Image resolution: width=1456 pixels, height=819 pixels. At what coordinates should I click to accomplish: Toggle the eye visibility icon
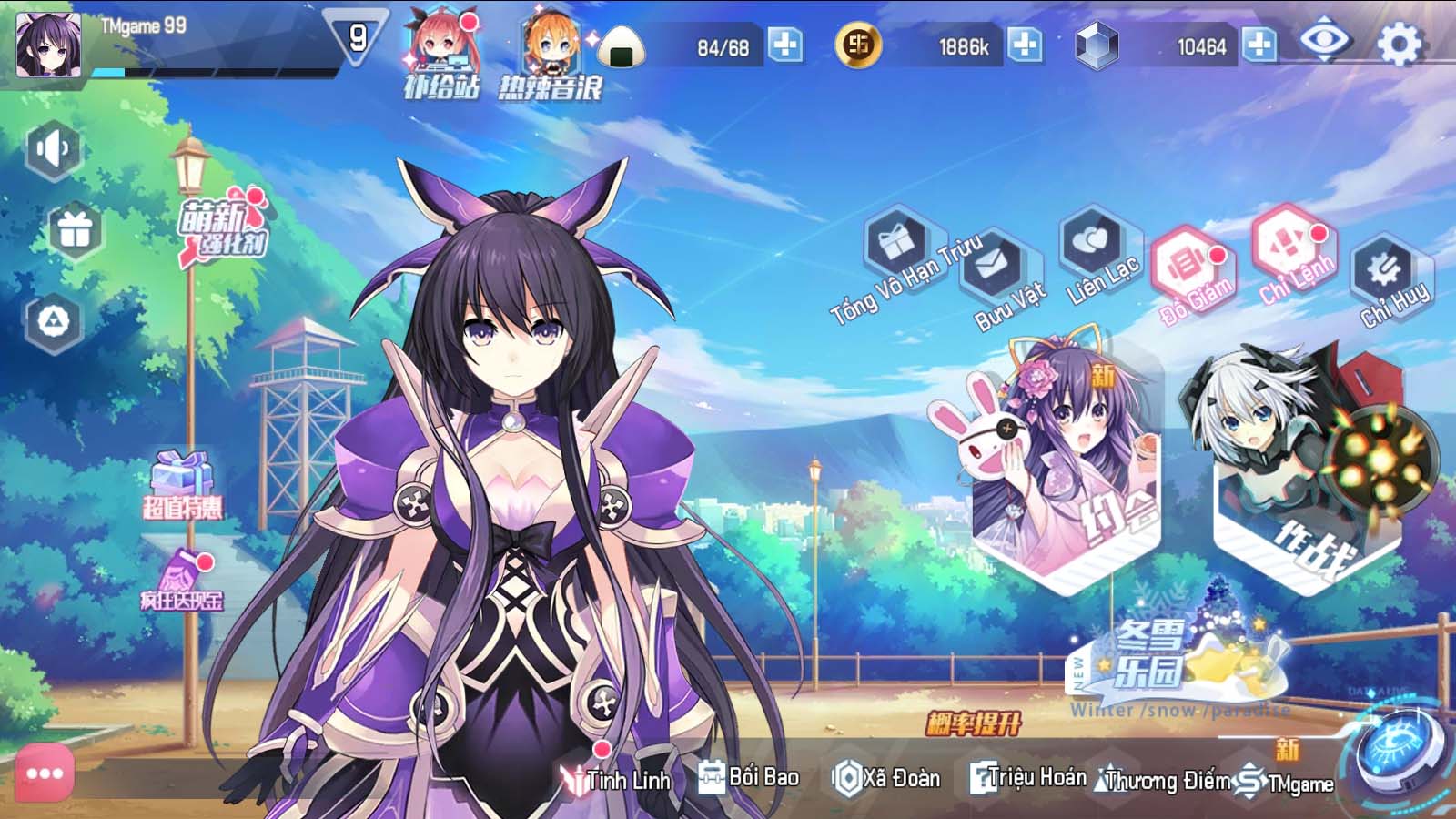point(1324,41)
